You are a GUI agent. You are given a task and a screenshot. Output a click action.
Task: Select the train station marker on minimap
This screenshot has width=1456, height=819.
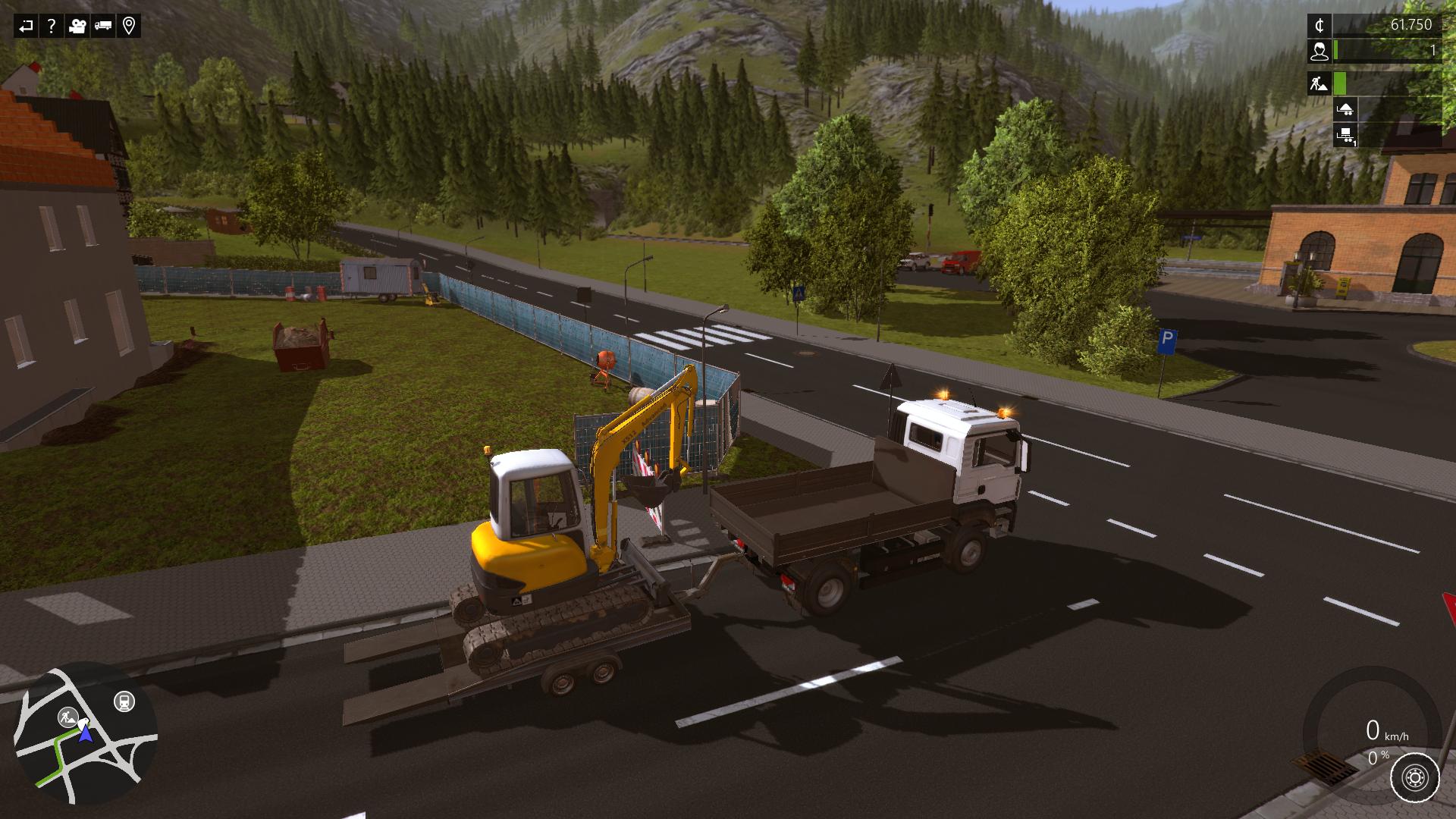coord(124,701)
